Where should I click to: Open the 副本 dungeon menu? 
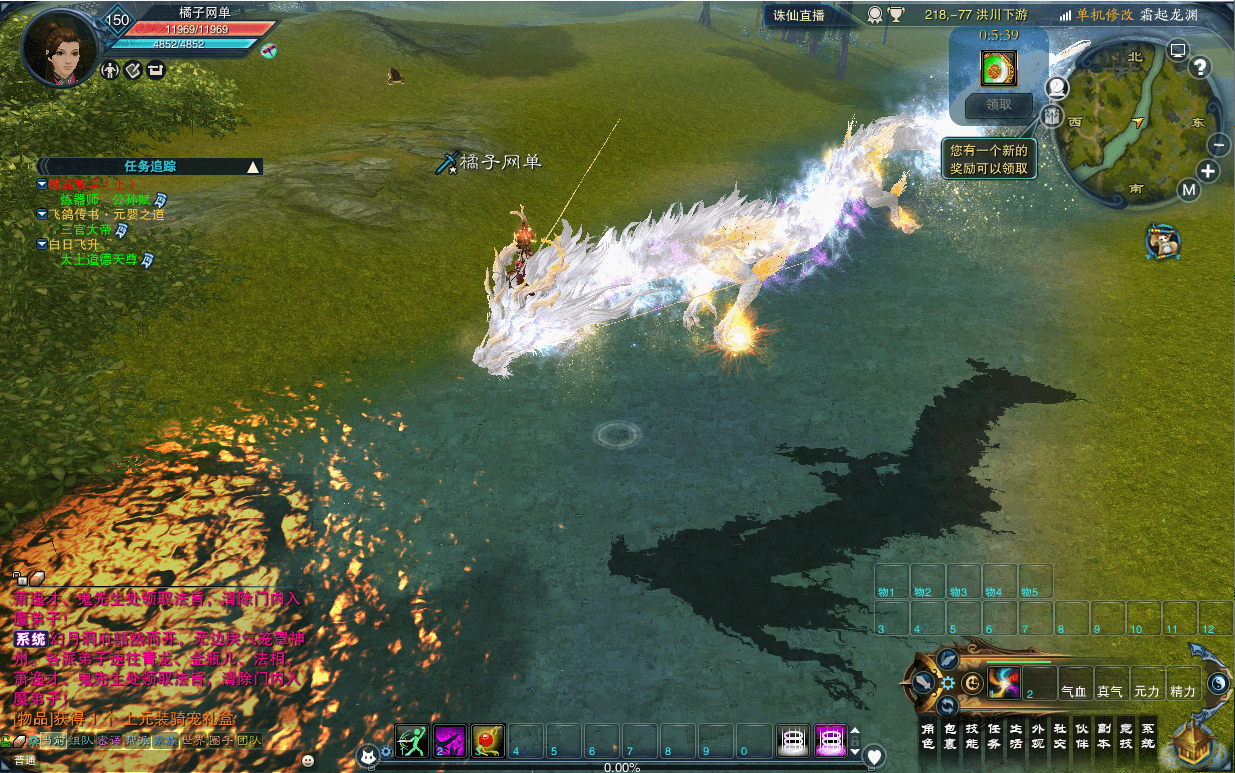coord(1103,736)
